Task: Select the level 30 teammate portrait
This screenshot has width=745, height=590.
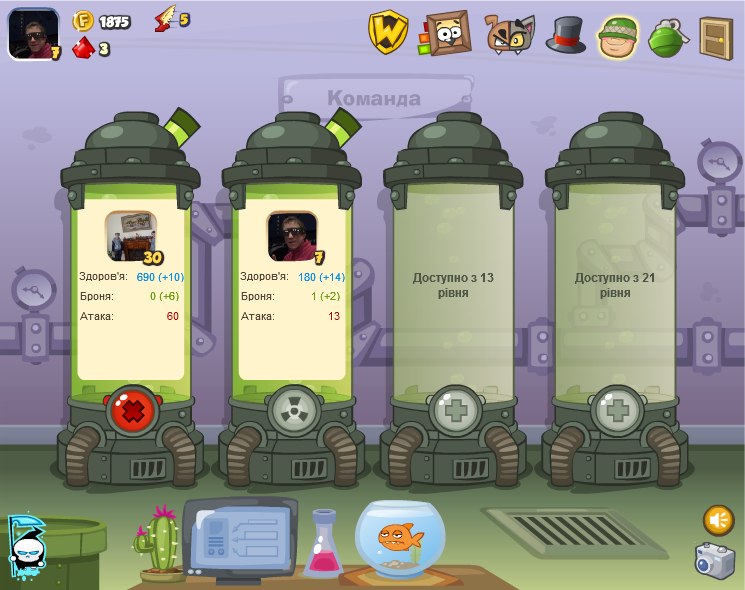Action: (131, 237)
